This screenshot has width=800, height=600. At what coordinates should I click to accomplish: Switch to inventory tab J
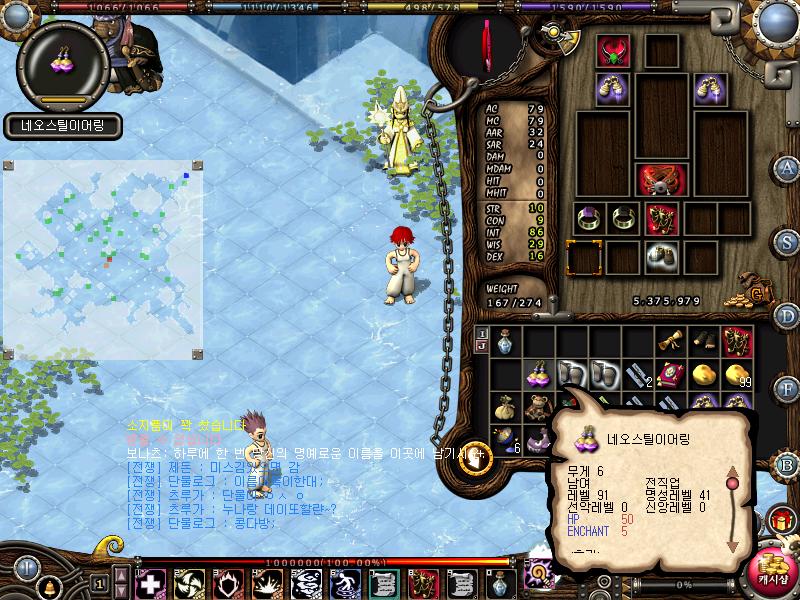click(x=482, y=346)
